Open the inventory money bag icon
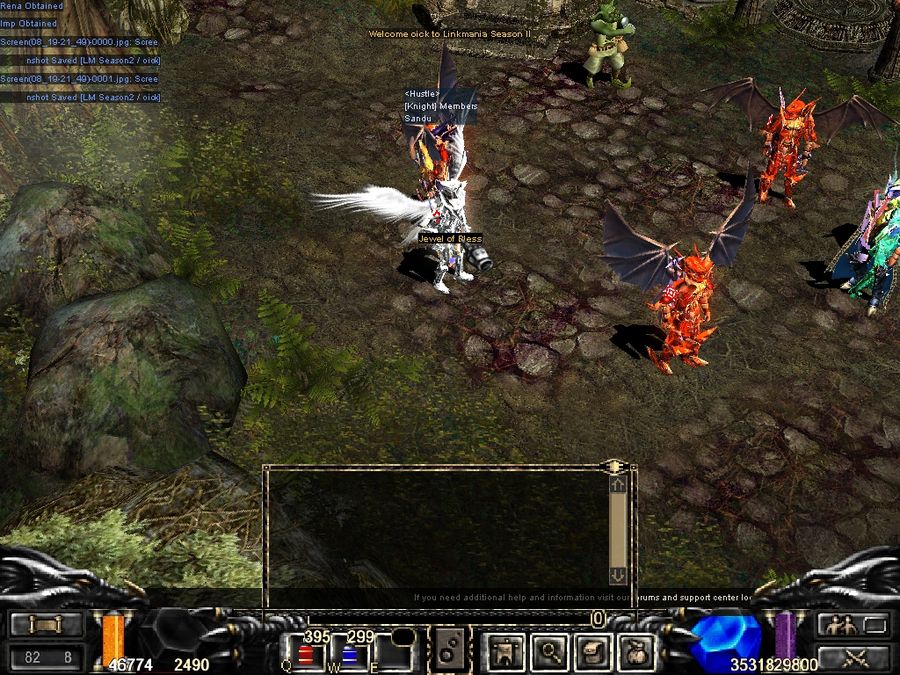This screenshot has width=900, height=675. [637, 652]
